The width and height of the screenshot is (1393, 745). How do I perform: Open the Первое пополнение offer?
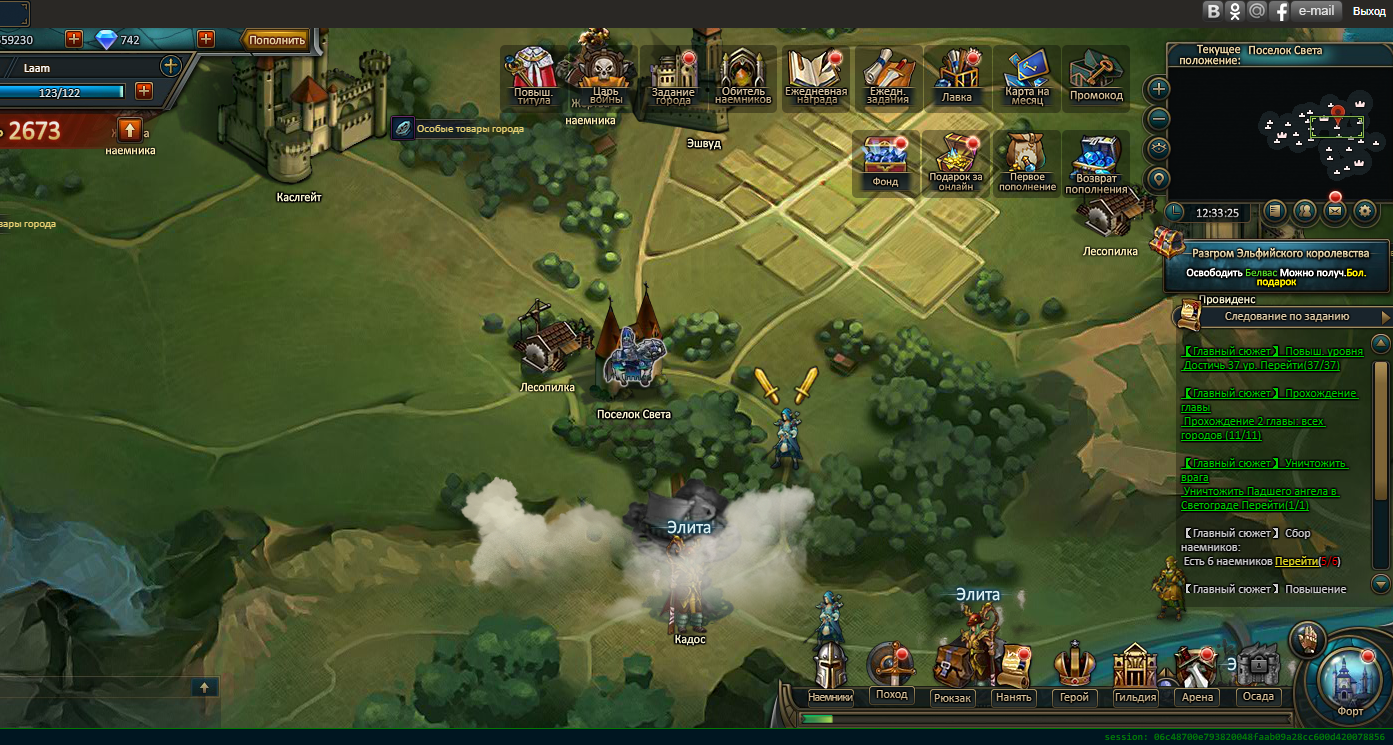[1027, 161]
